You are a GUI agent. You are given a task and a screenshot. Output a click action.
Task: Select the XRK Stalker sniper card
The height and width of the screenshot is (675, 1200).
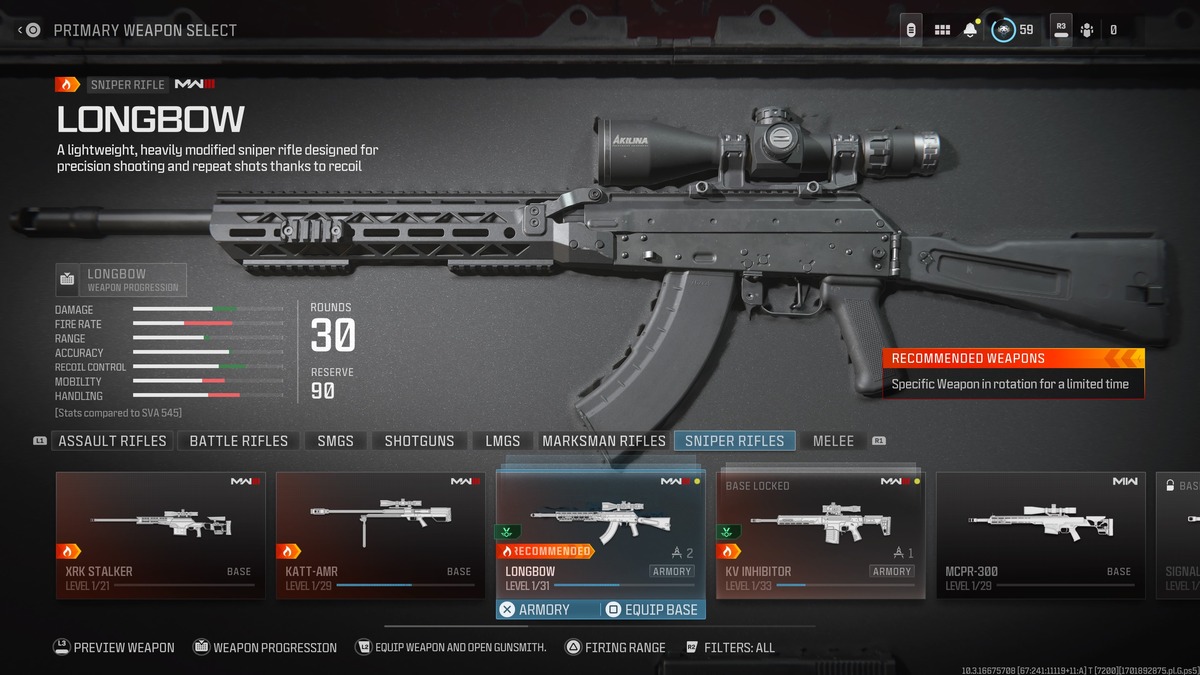160,535
